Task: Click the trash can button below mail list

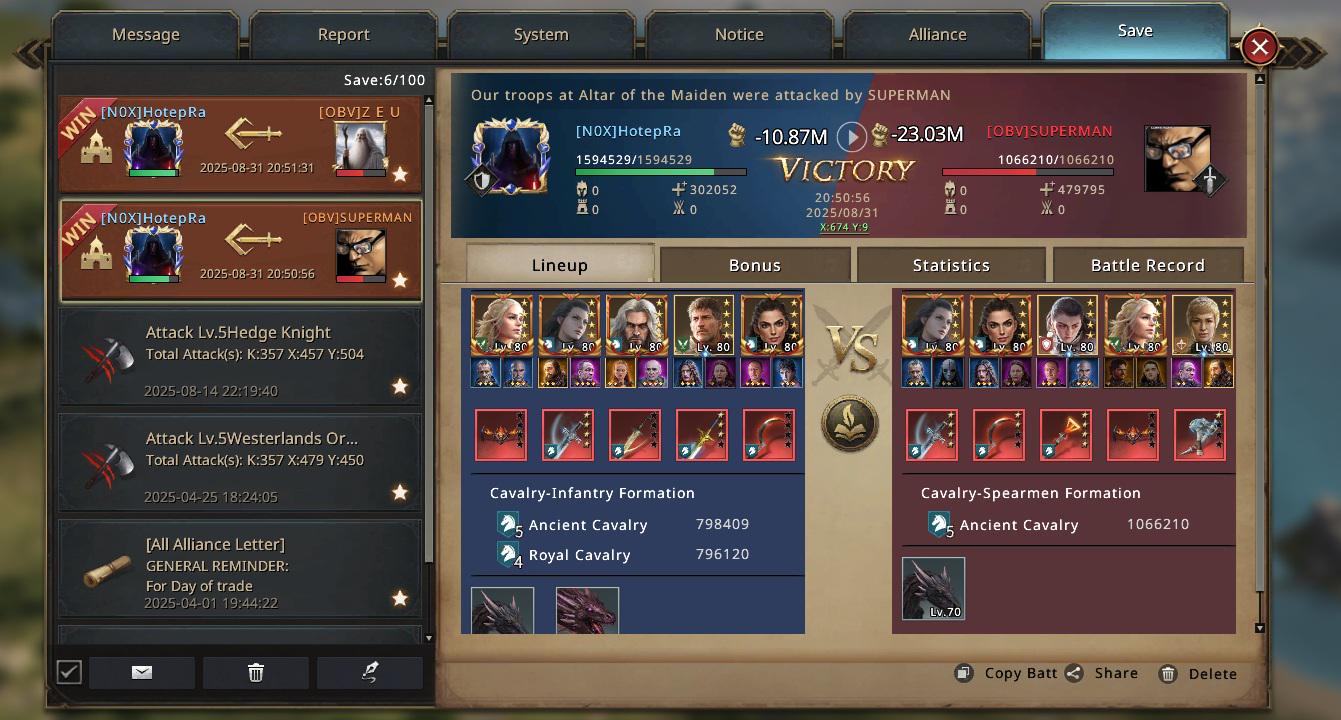Action: point(256,673)
